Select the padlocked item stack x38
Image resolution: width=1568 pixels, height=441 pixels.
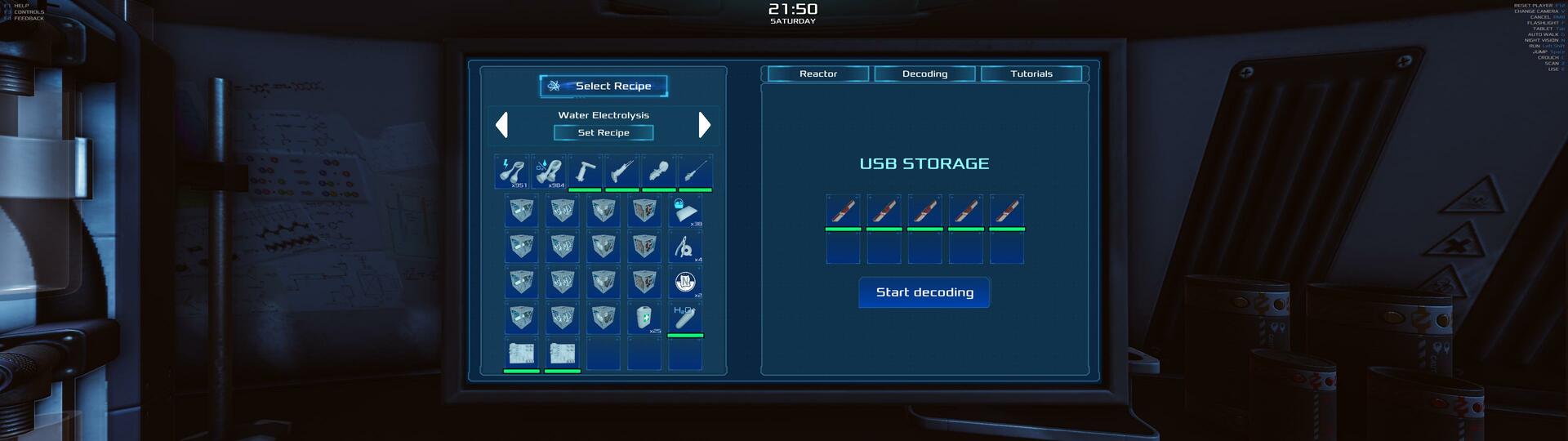point(685,211)
